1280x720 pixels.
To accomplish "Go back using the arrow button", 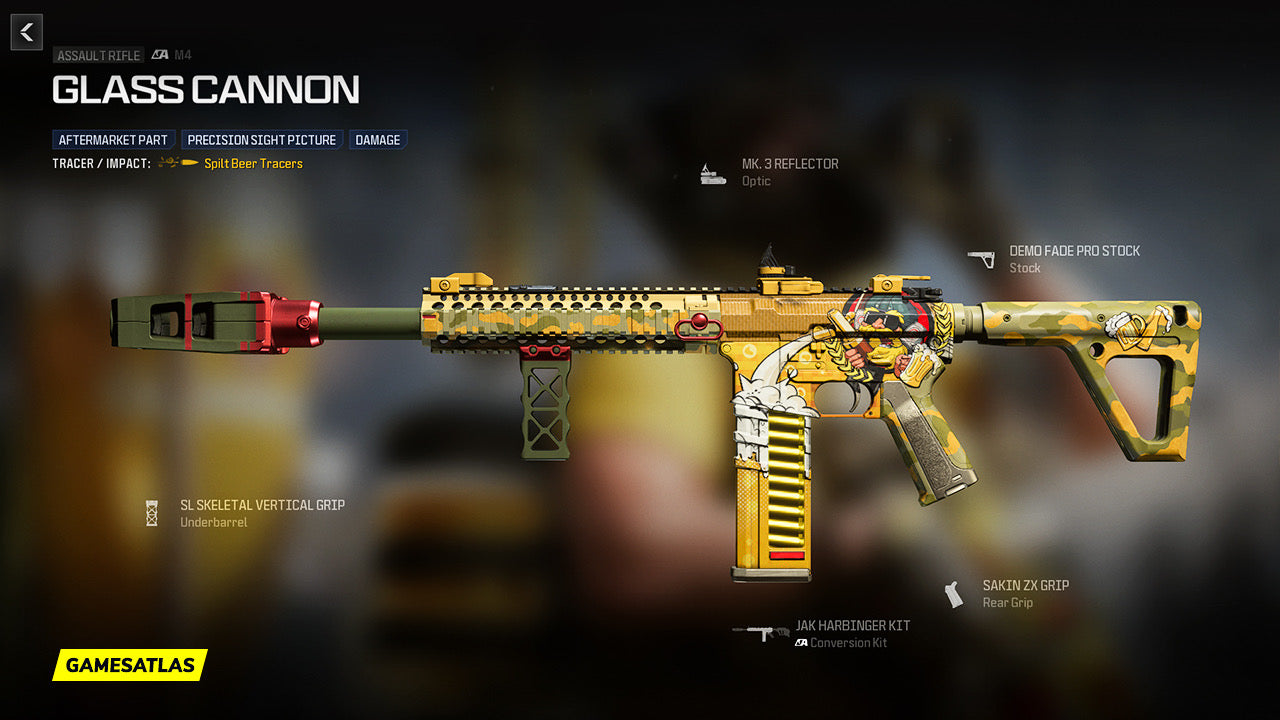I will coord(27,32).
